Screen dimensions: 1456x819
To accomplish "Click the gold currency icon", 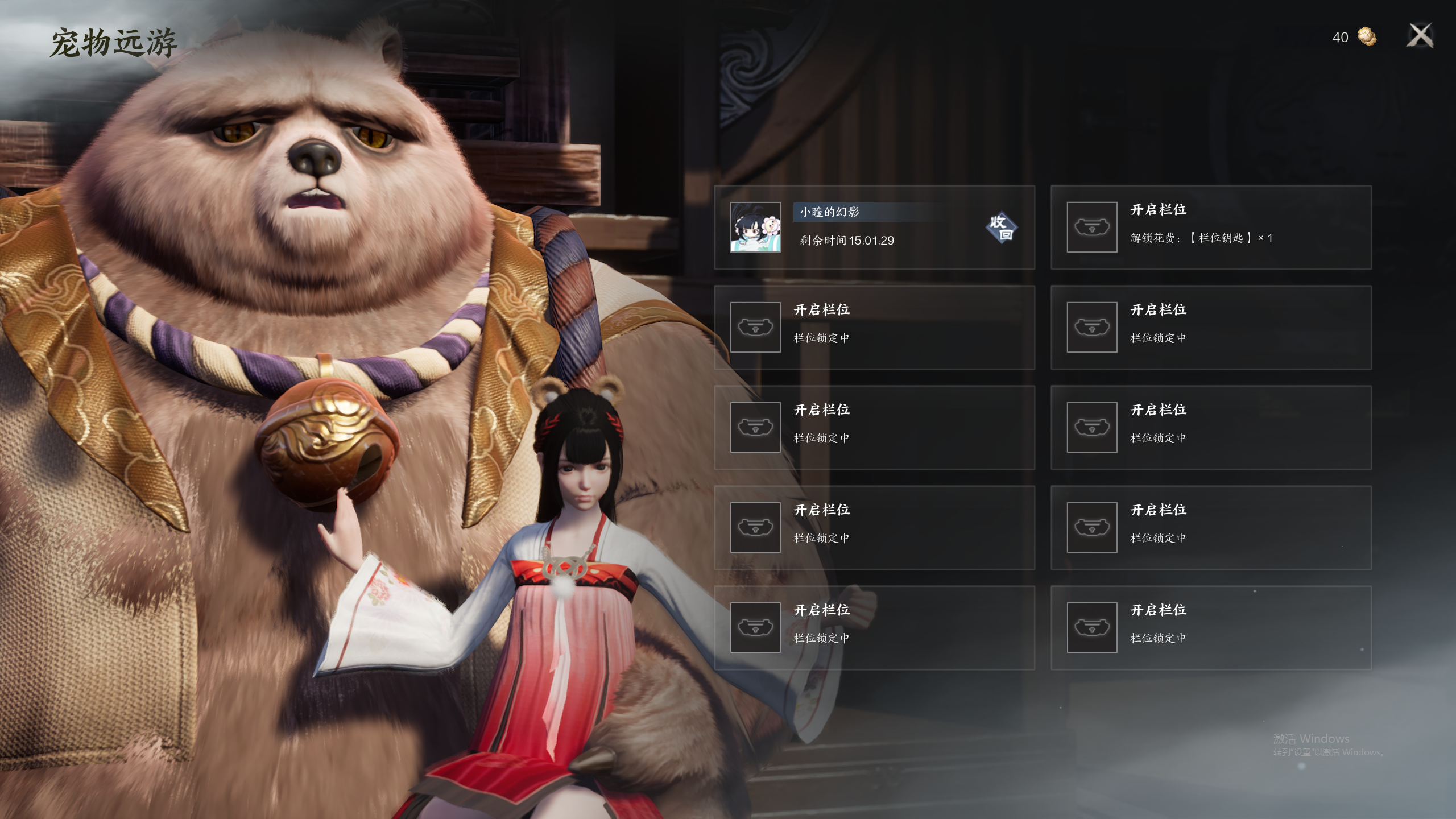I will point(1367,37).
